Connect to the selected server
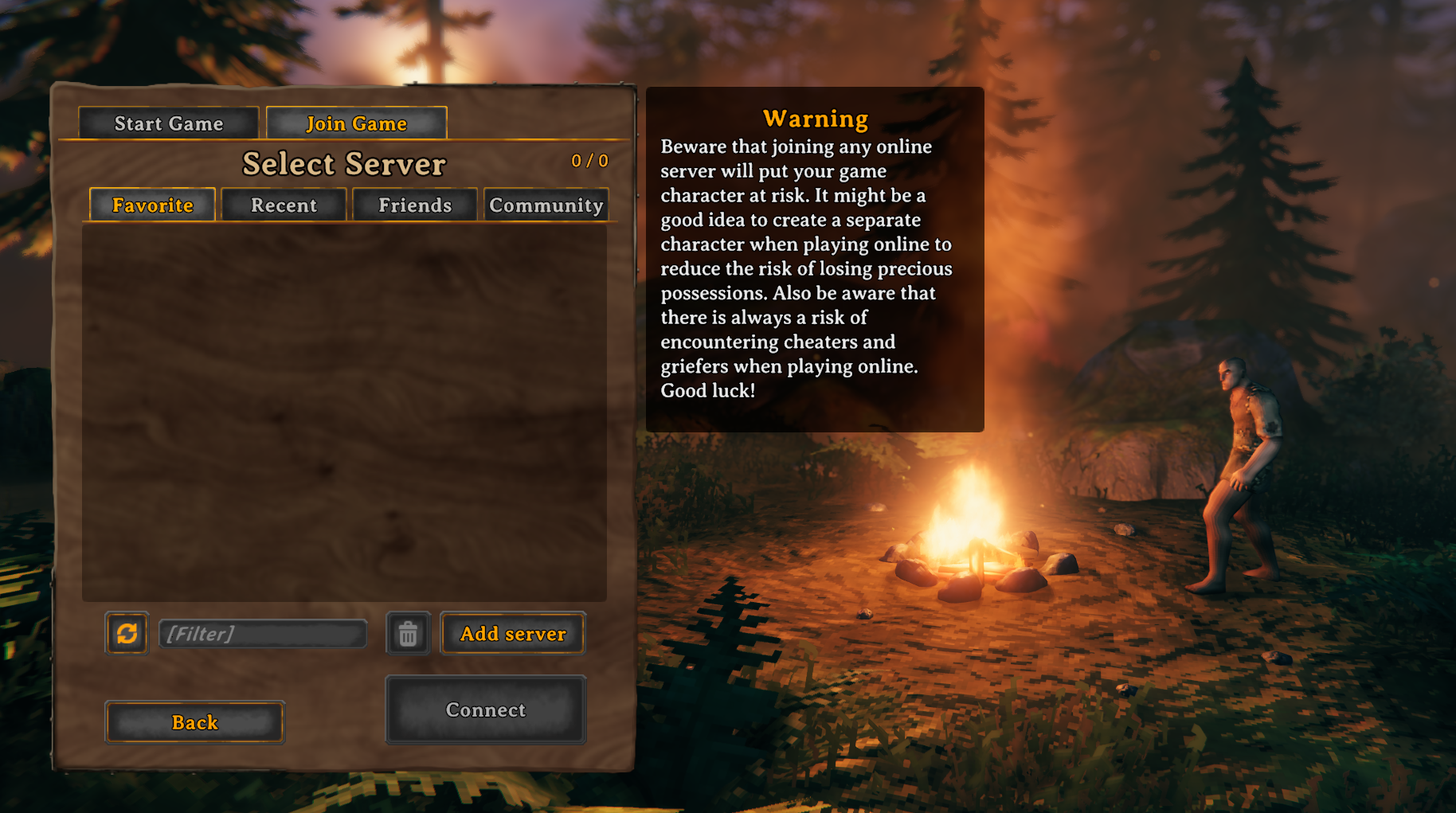1456x813 pixels. click(486, 709)
